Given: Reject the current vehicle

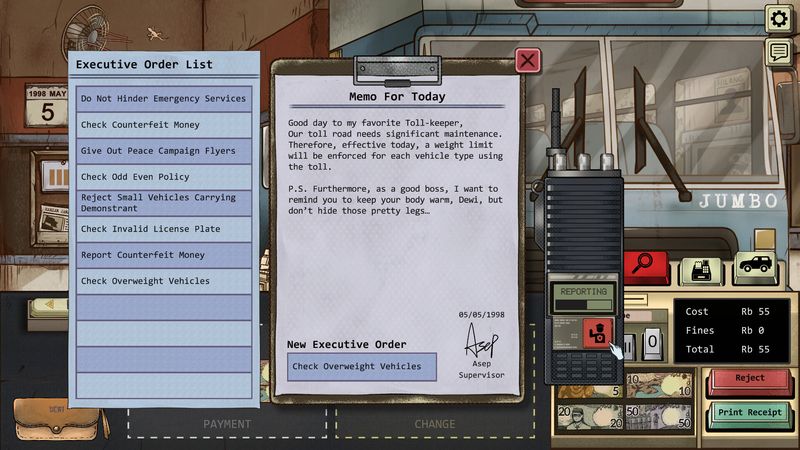Looking at the screenshot, I should coord(749,379).
